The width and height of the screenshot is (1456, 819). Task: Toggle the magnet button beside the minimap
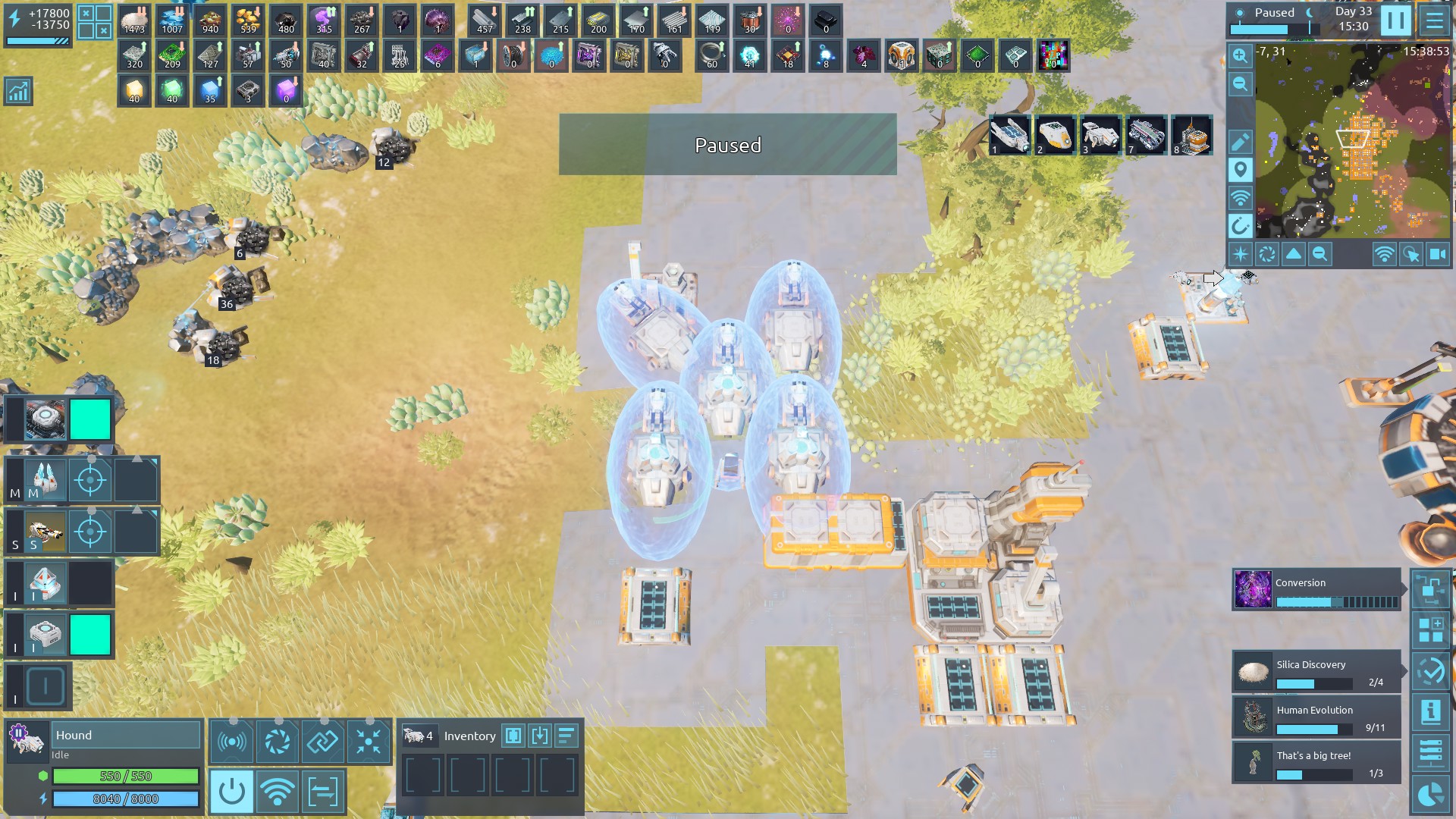[x=1240, y=226]
